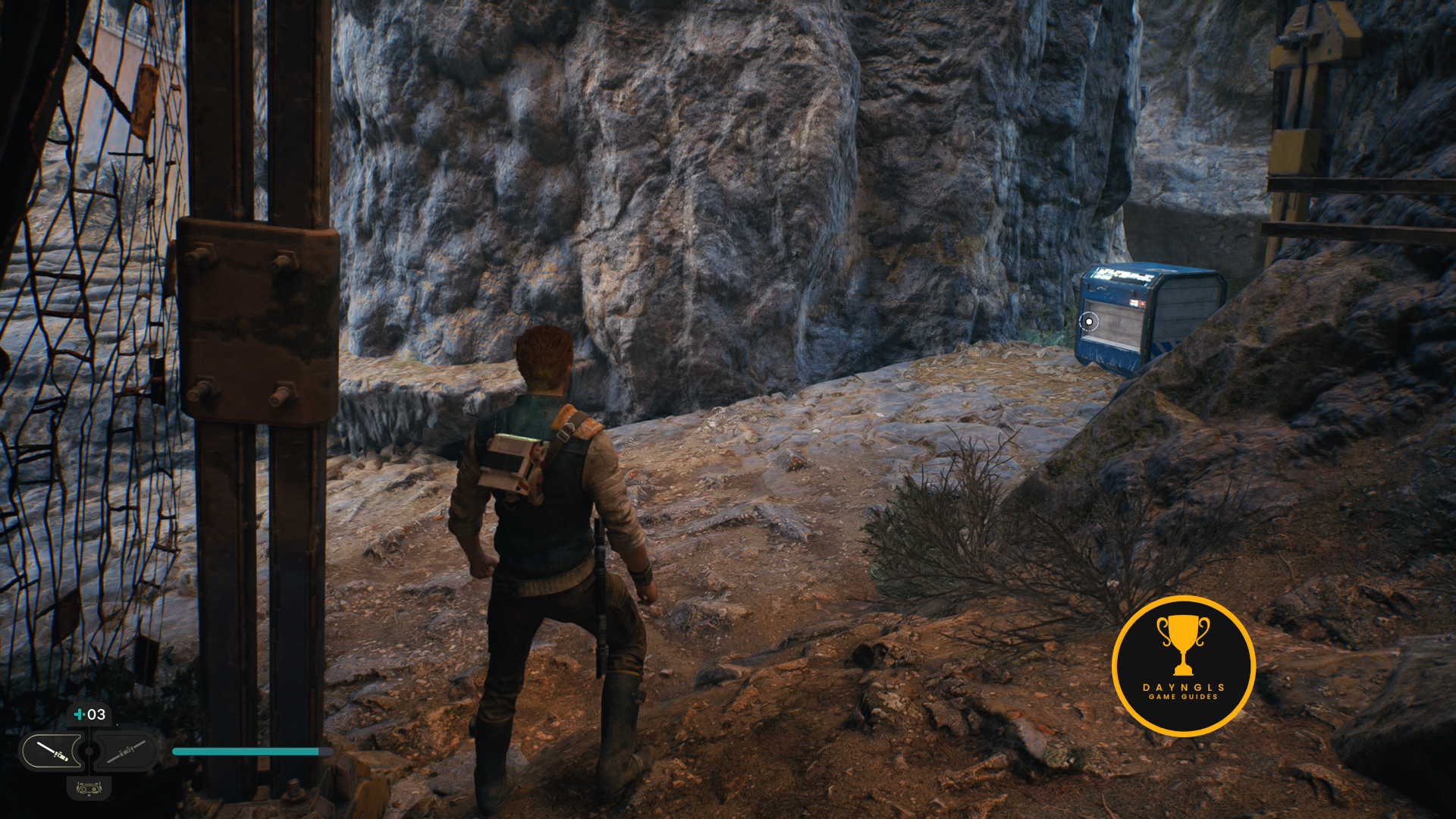Use the healing stim canister slot
The image size is (1456, 819).
89,714
